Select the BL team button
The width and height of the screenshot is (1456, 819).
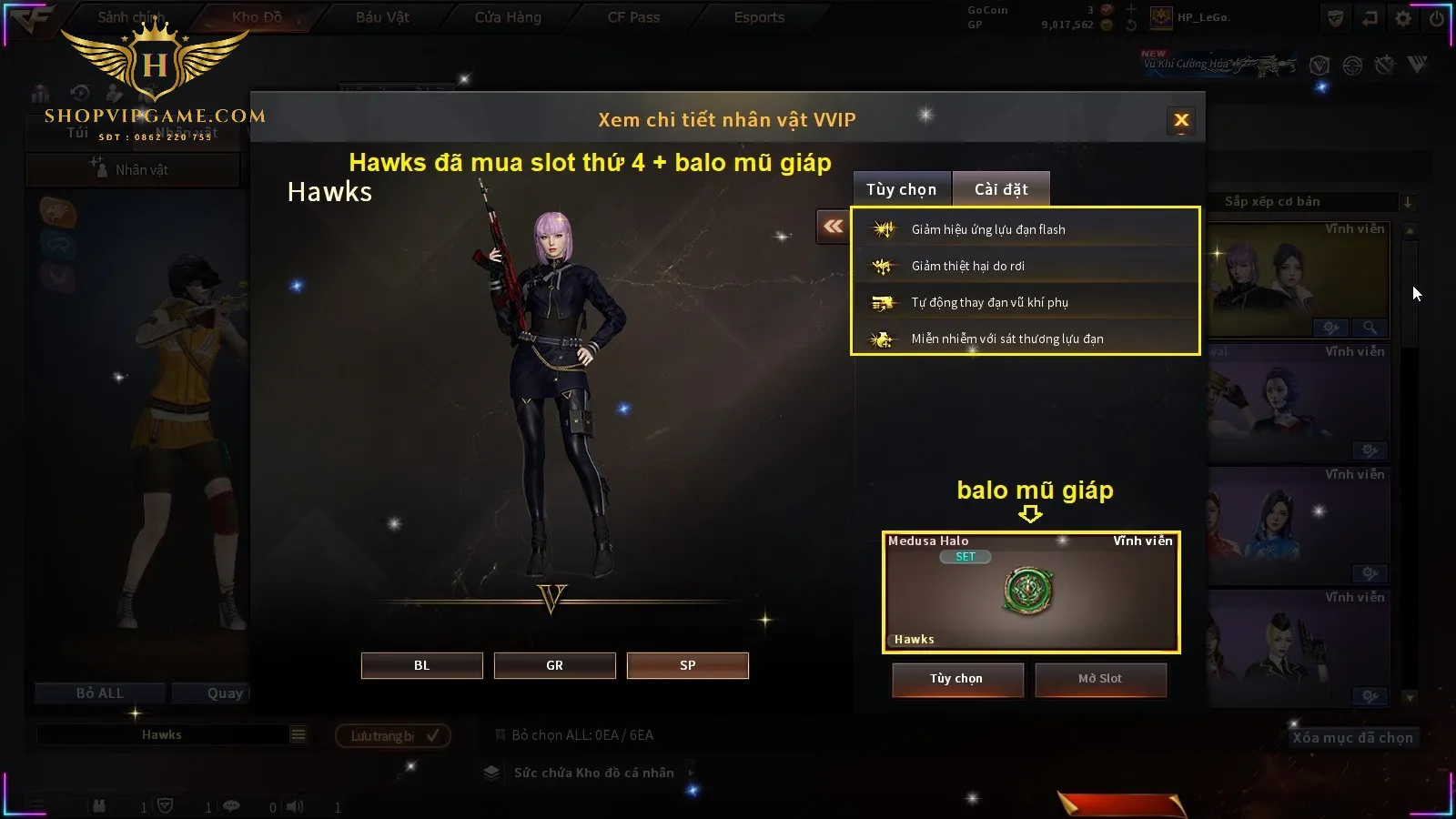(421, 665)
